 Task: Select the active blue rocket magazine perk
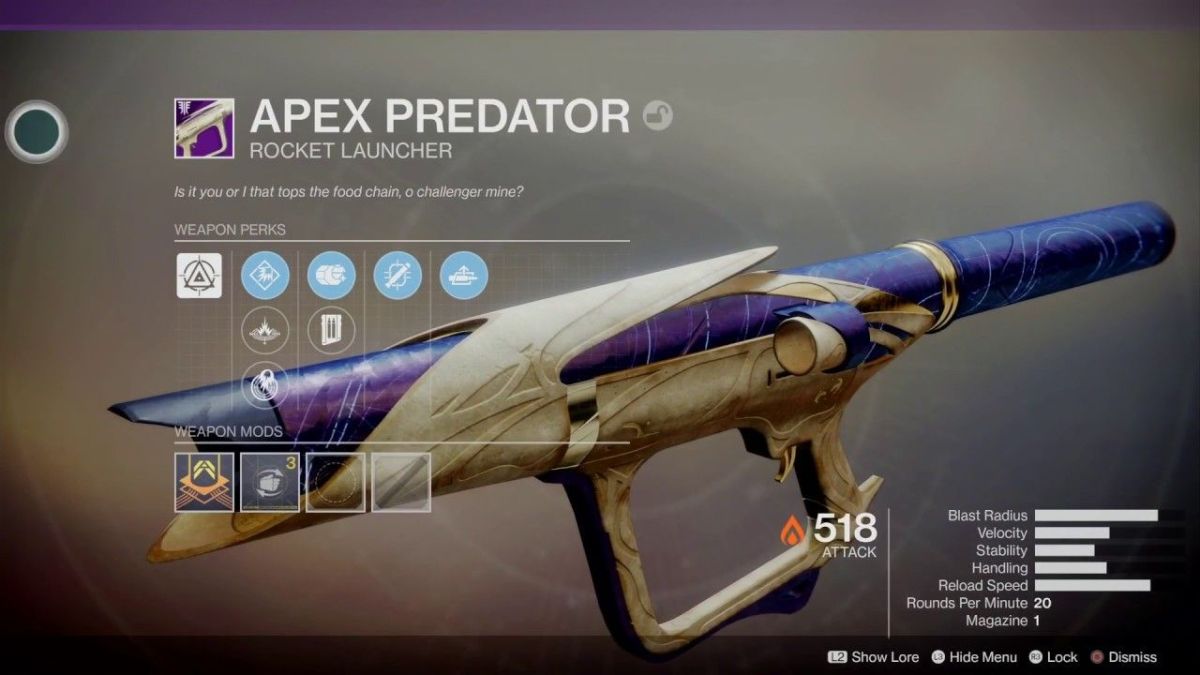[331, 275]
